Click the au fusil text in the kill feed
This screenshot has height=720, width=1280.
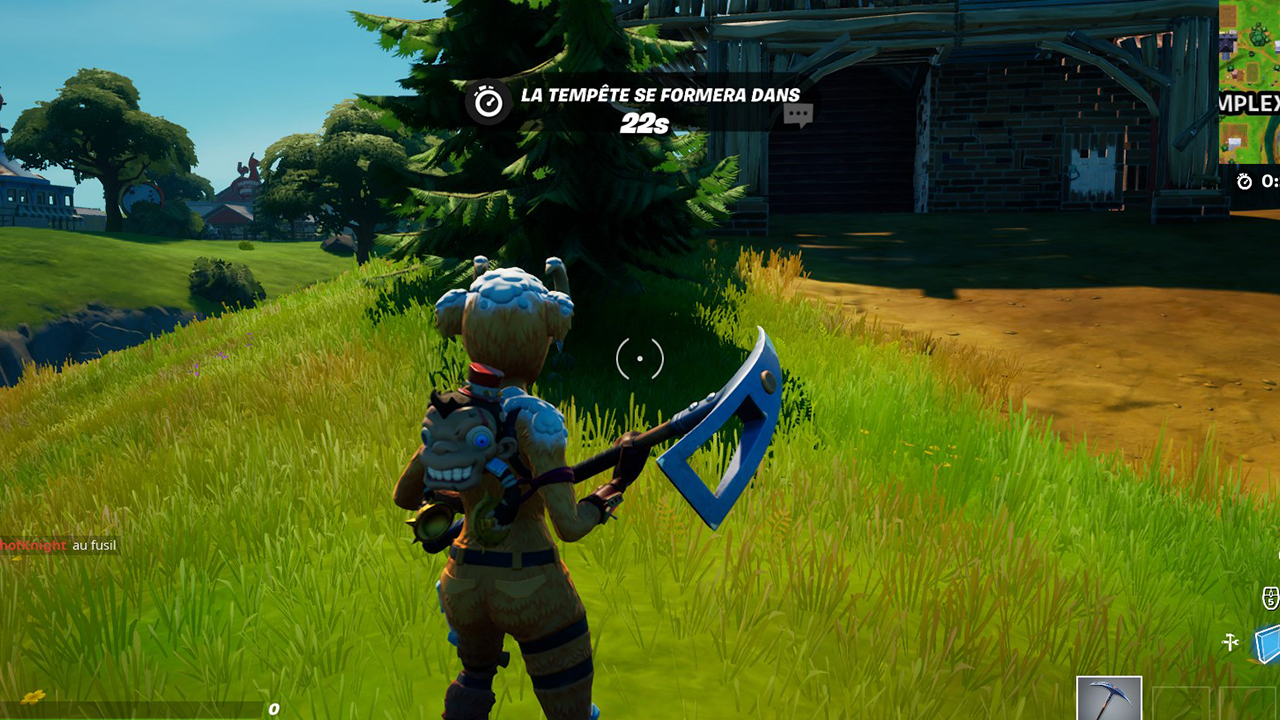(95, 547)
